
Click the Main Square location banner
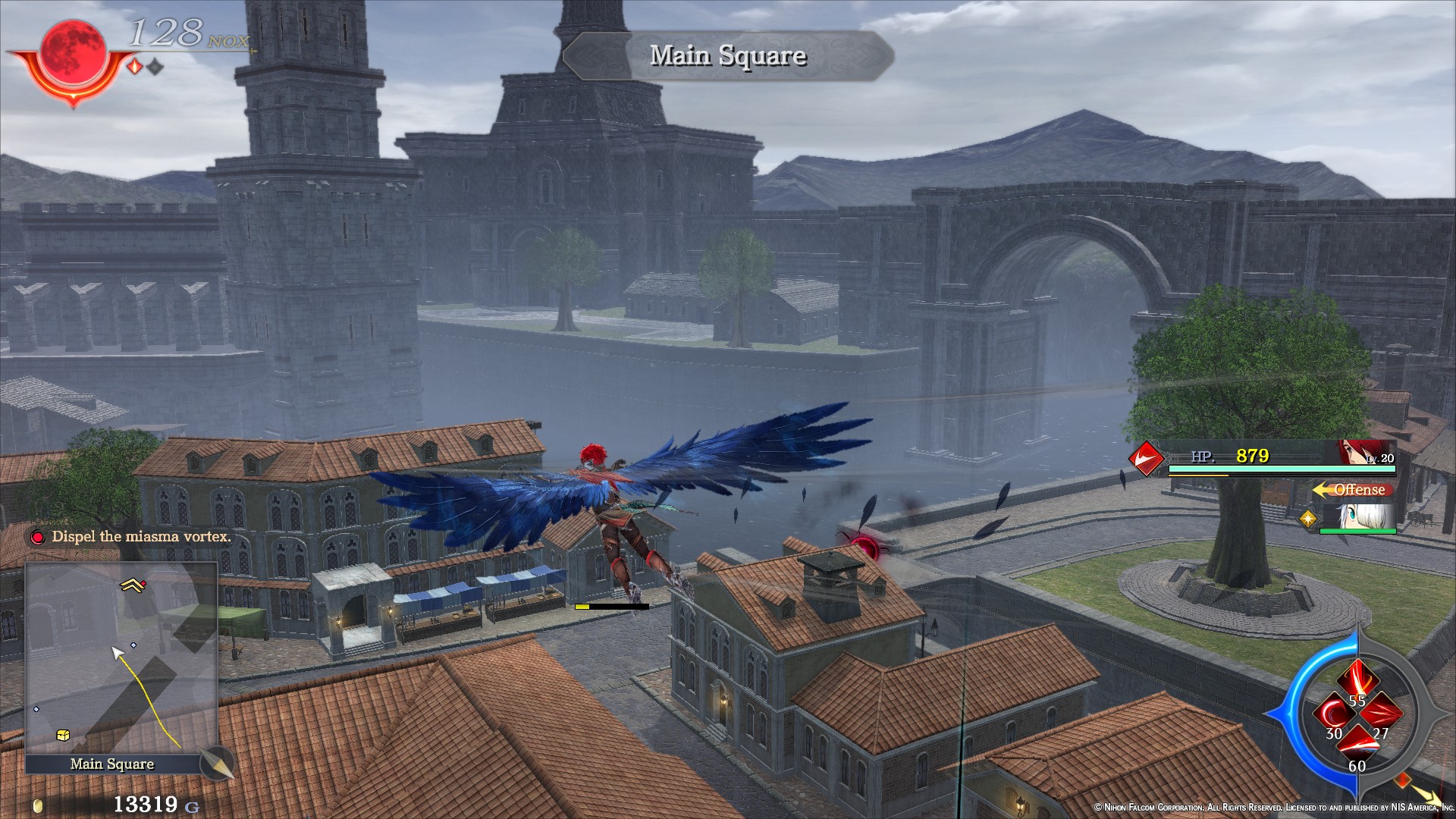coord(727,55)
